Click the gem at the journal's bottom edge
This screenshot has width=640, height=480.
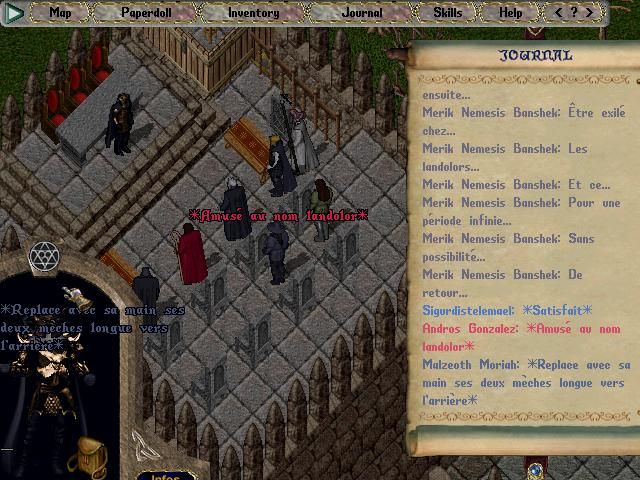[535, 468]
